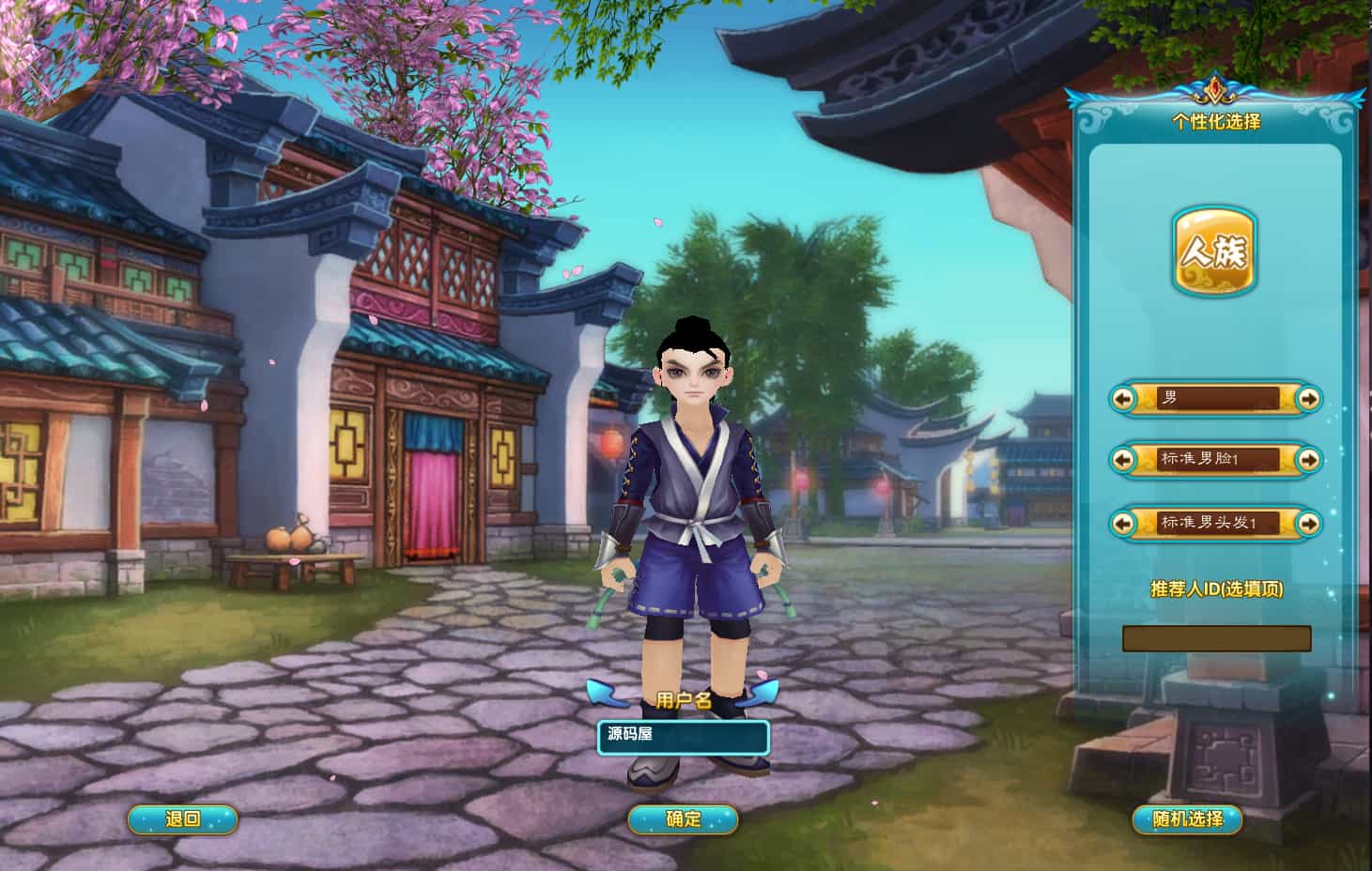1372x871 pixels.
Task: Click the 个性化选择 panel header
Action: pyautogui.click(x=1216, y=119)
